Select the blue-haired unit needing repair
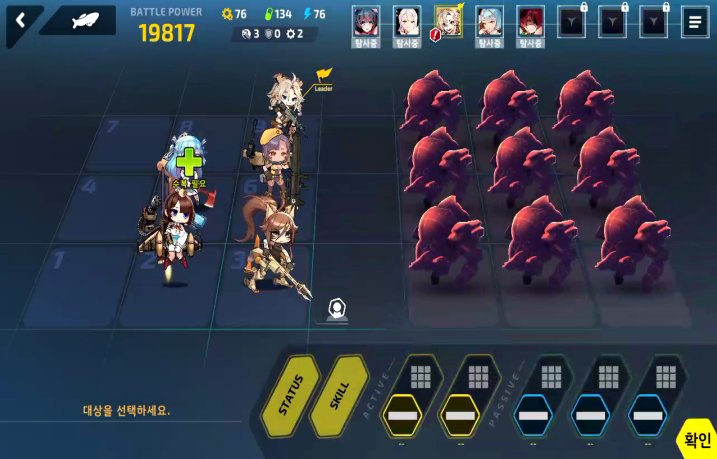The width and height of the screenshot is (717, 459). pyautogui.click(x=188, y=162)
